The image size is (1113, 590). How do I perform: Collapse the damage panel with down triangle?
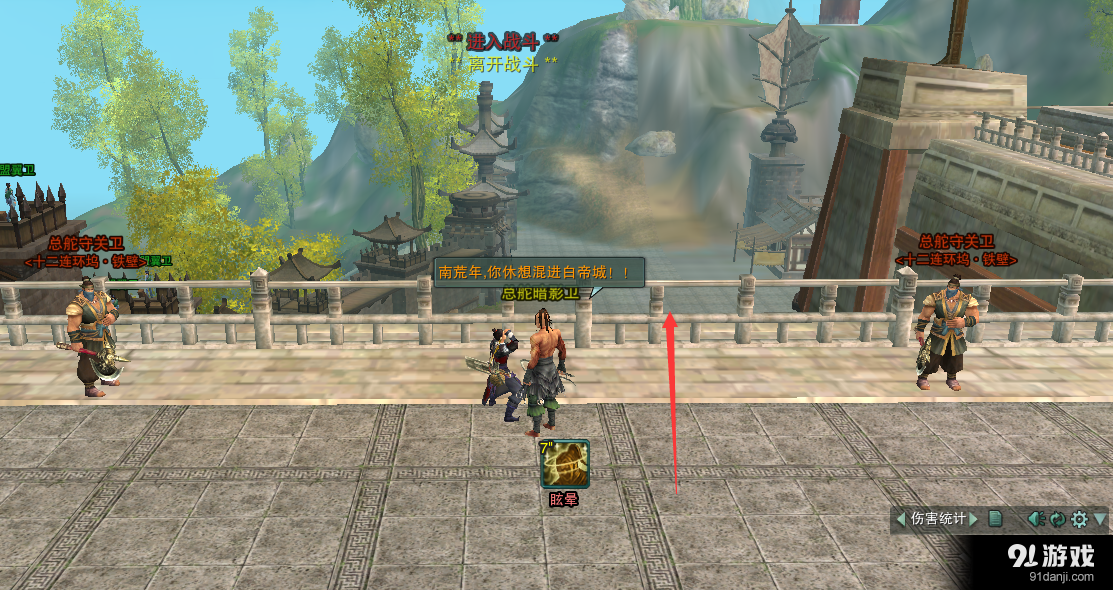[1100, 519]
